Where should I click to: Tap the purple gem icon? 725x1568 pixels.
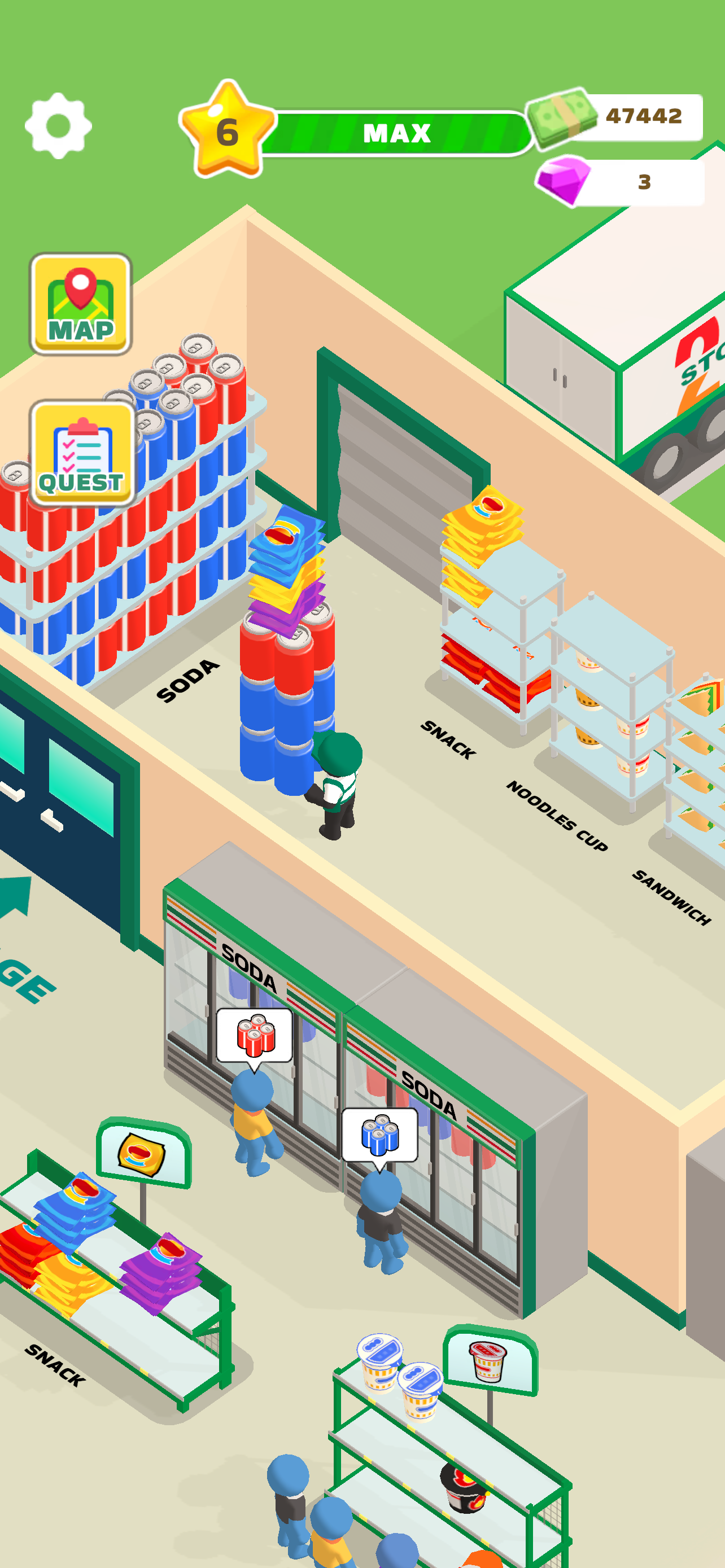coord(563,179)
